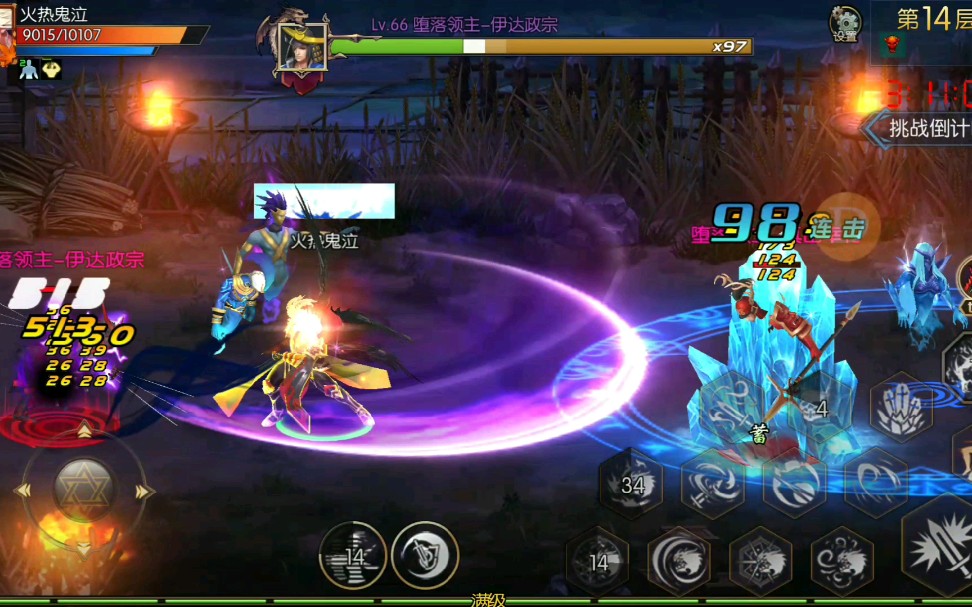The height and width of the screenshot is (607, 972).
Task: Open the 设置 settings gear
Action: point(845,22)
